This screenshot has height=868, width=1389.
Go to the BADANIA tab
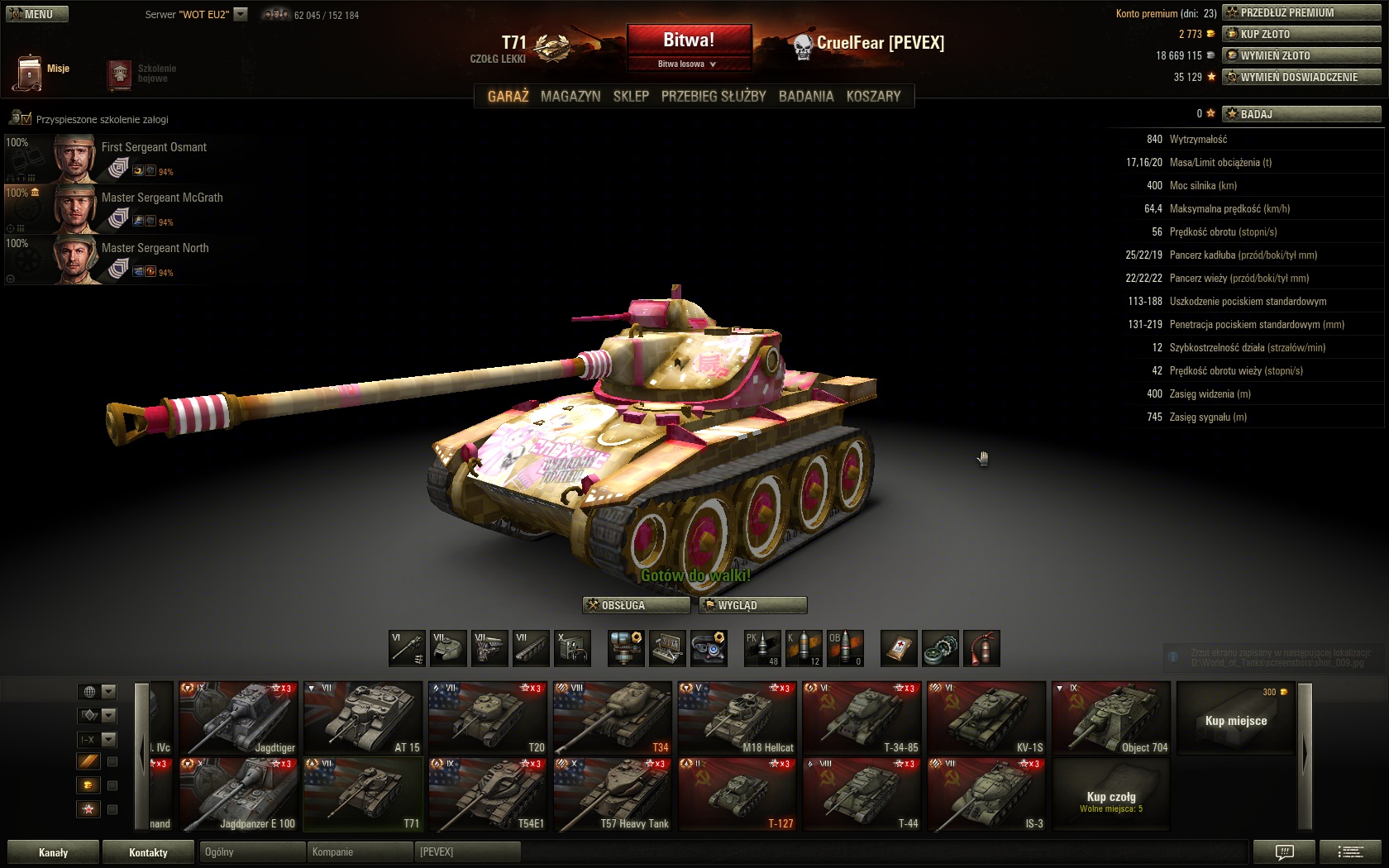[806, 97]
